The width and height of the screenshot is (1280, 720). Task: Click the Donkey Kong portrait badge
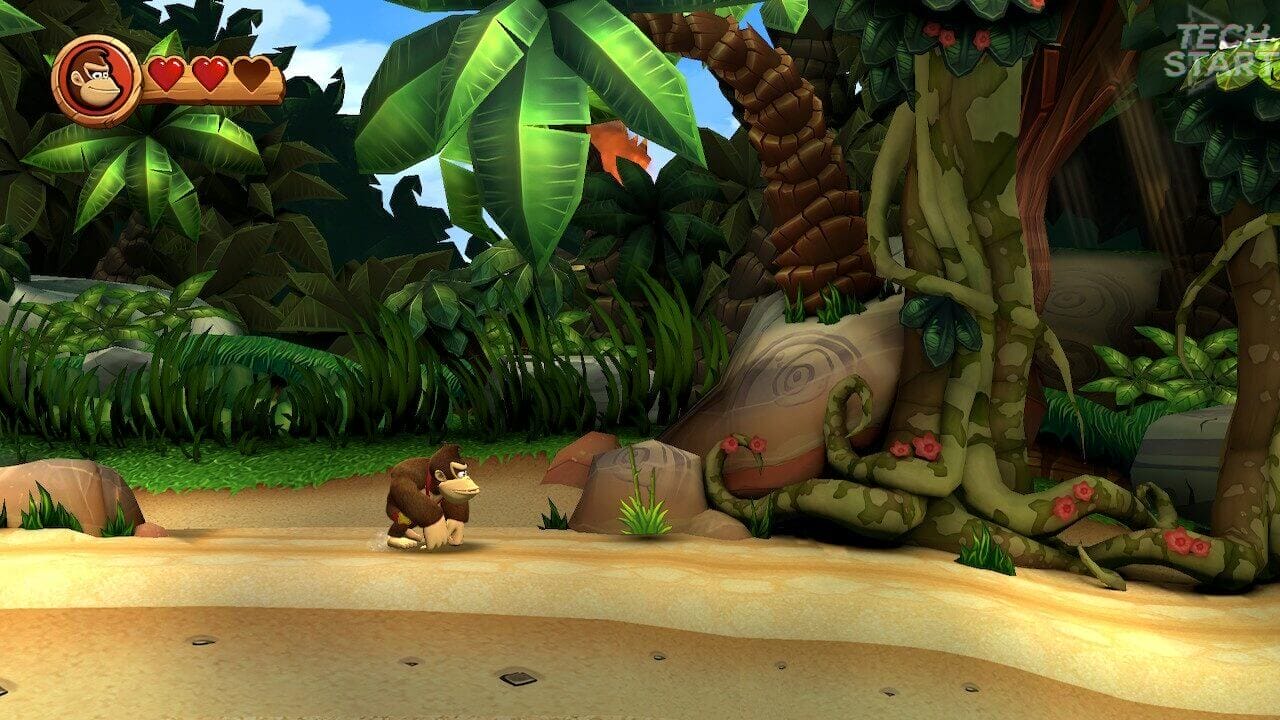pos(96,79)
